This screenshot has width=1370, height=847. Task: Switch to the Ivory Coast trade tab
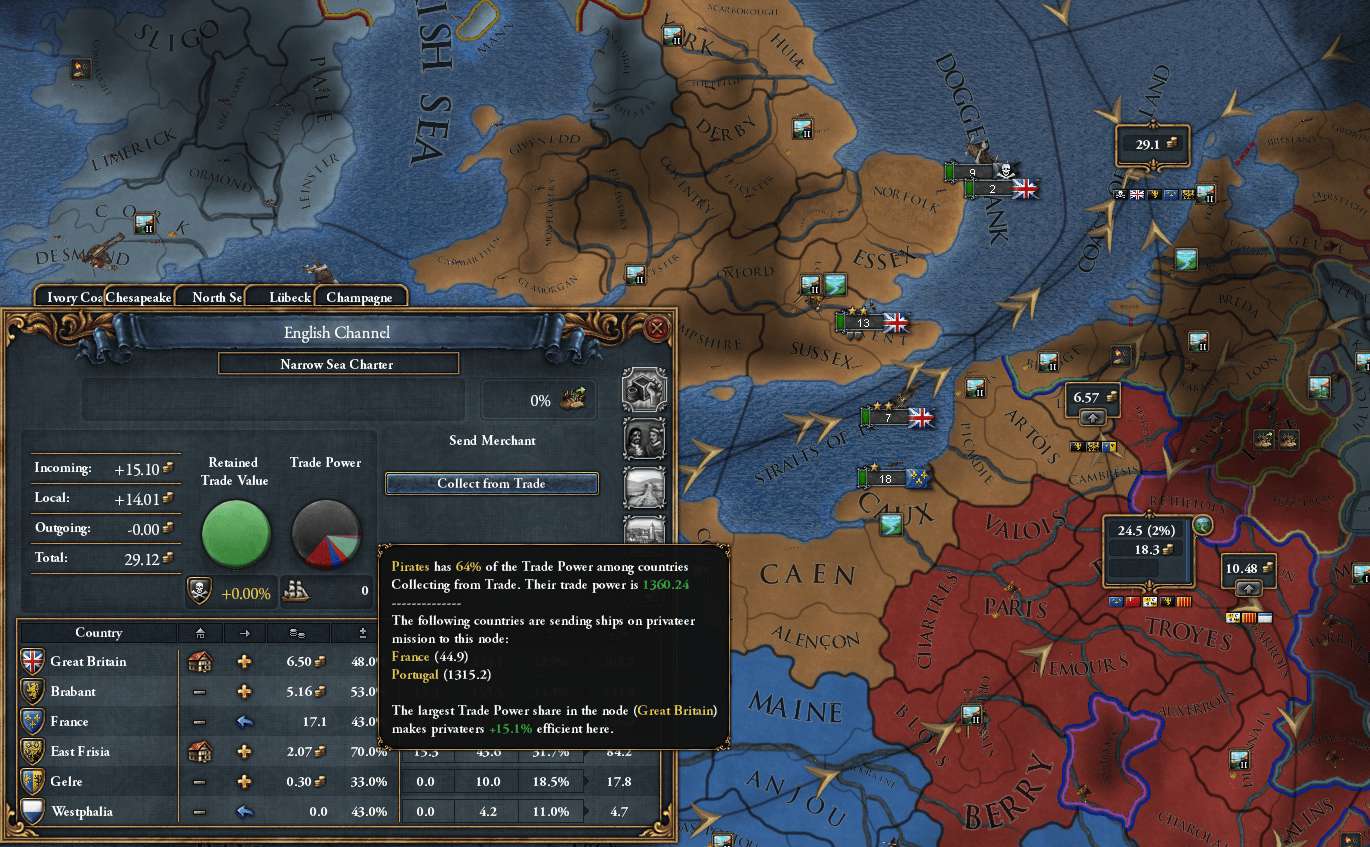70,297
